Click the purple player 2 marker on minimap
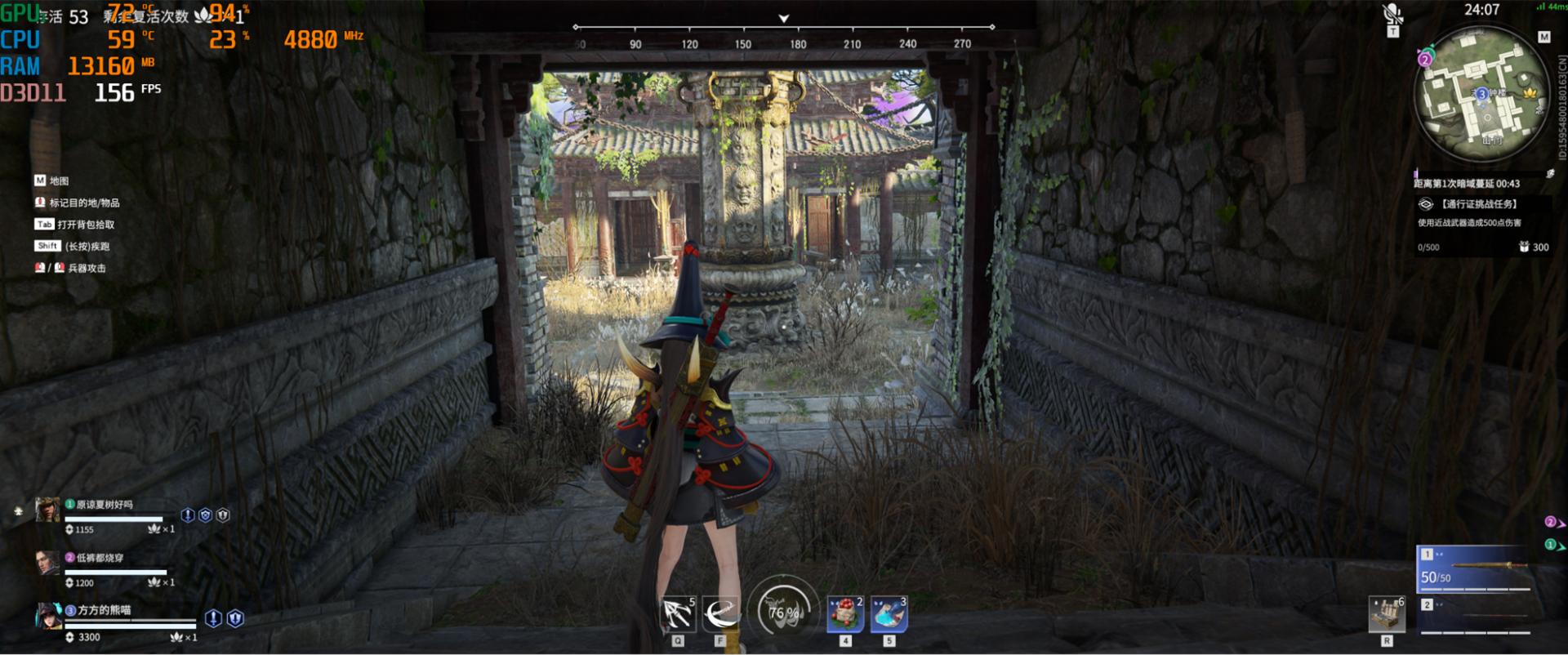This screenshot has width=1568, height=655. pyautogui.click(x=1425, y=60)
